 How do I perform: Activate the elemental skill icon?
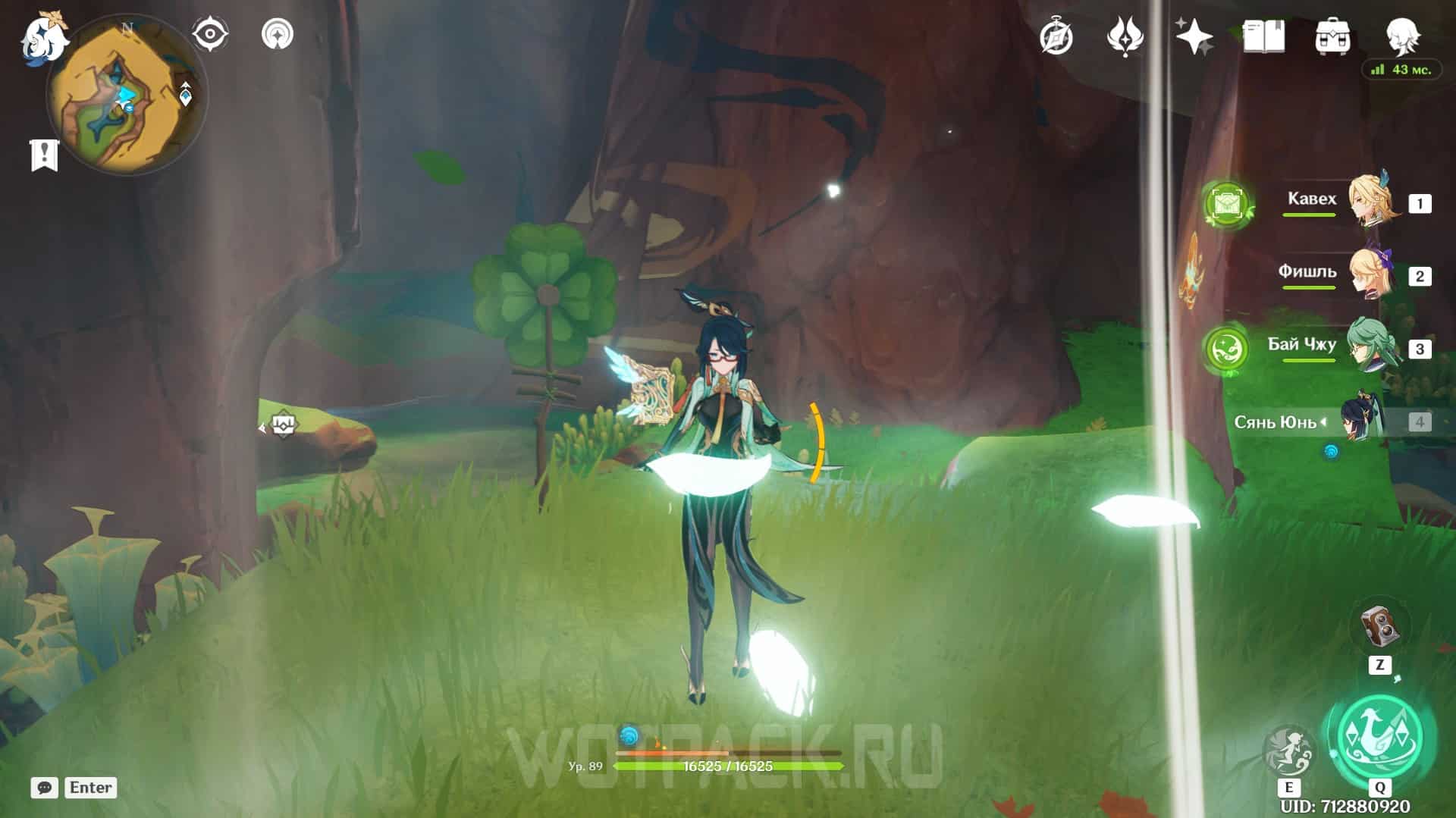1289,751
